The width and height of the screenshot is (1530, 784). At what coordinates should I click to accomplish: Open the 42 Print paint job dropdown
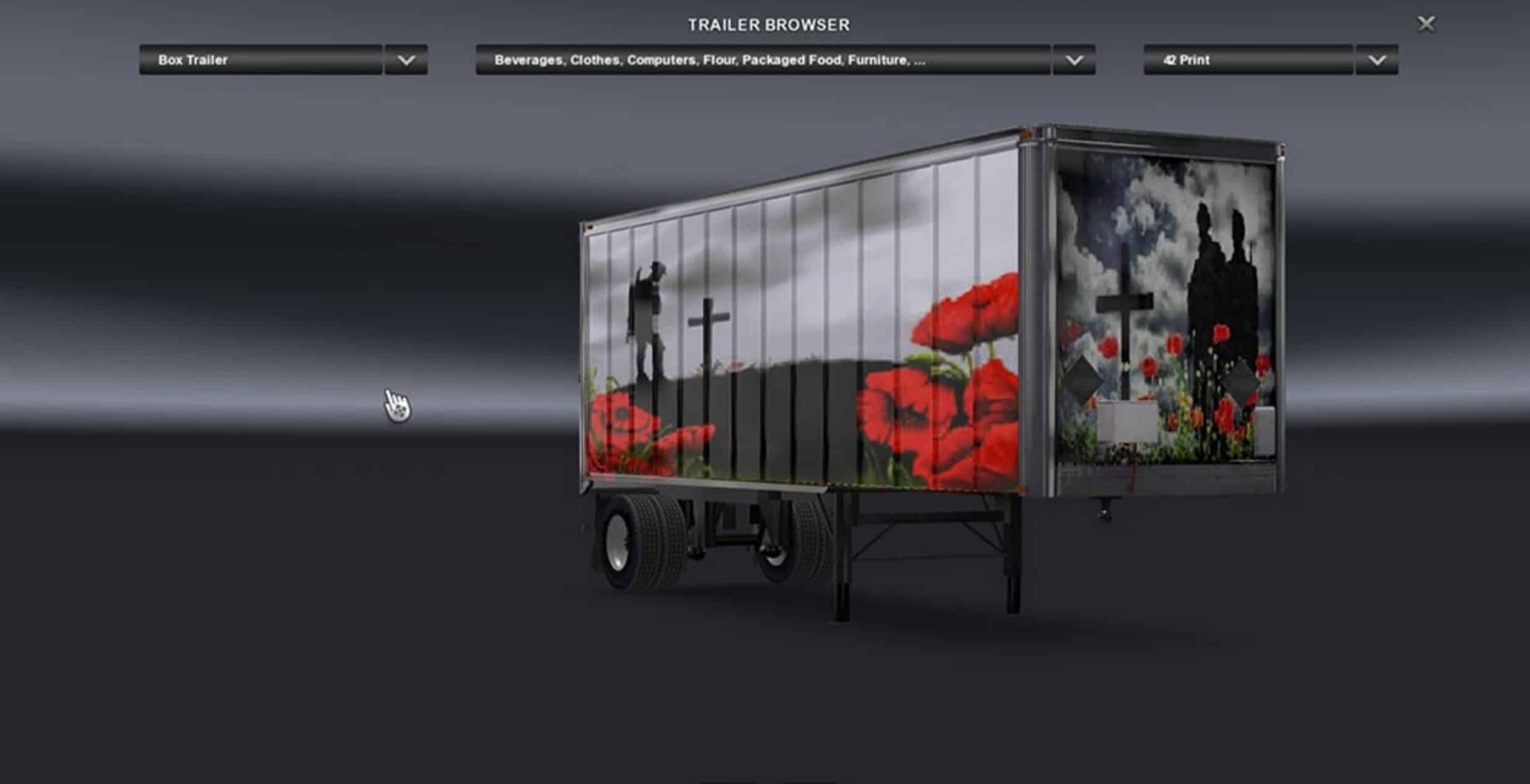click(1248, 60)
